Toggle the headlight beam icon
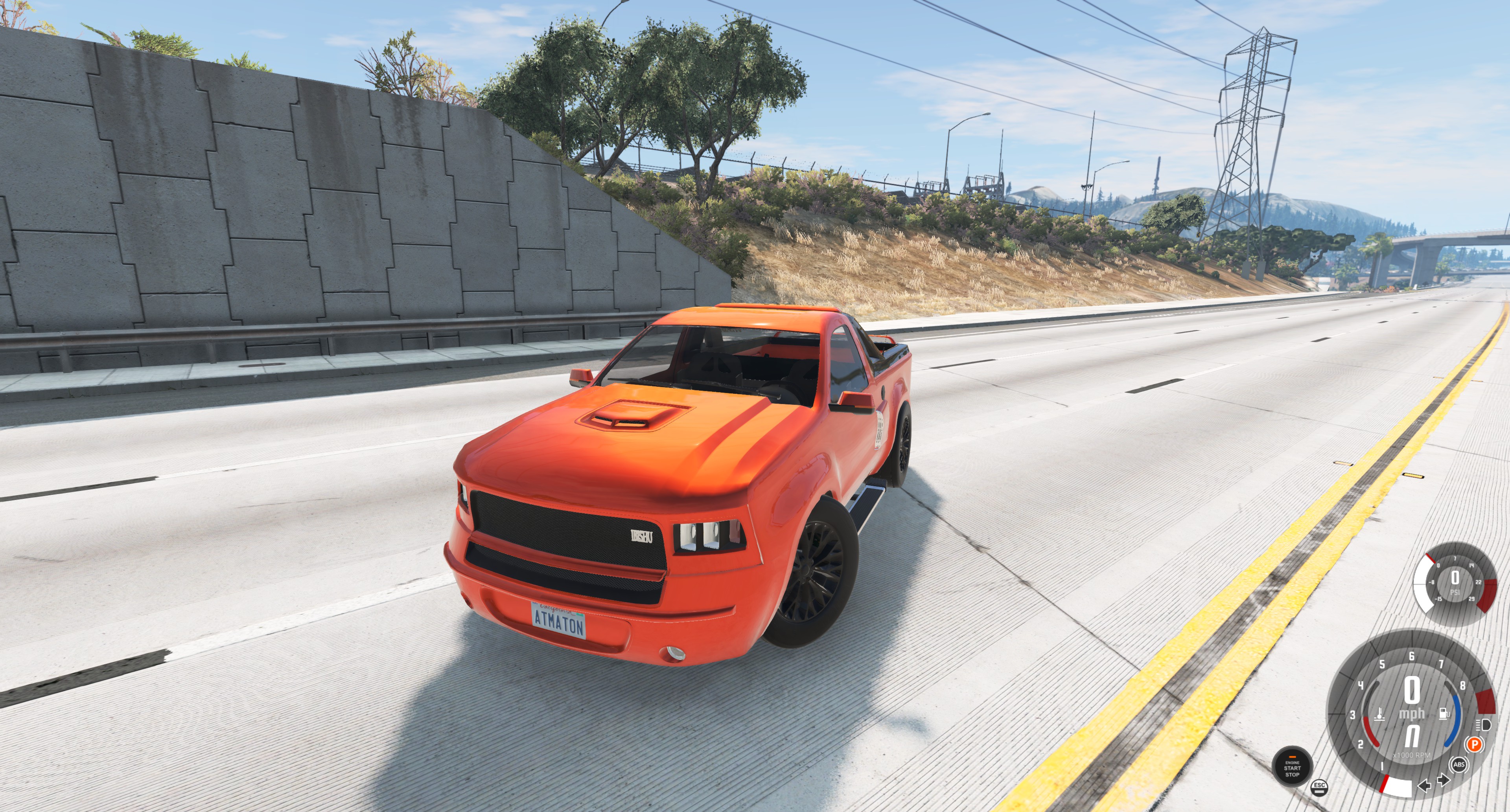Viewport: 1510px width, 812px height. (1484, 725)
